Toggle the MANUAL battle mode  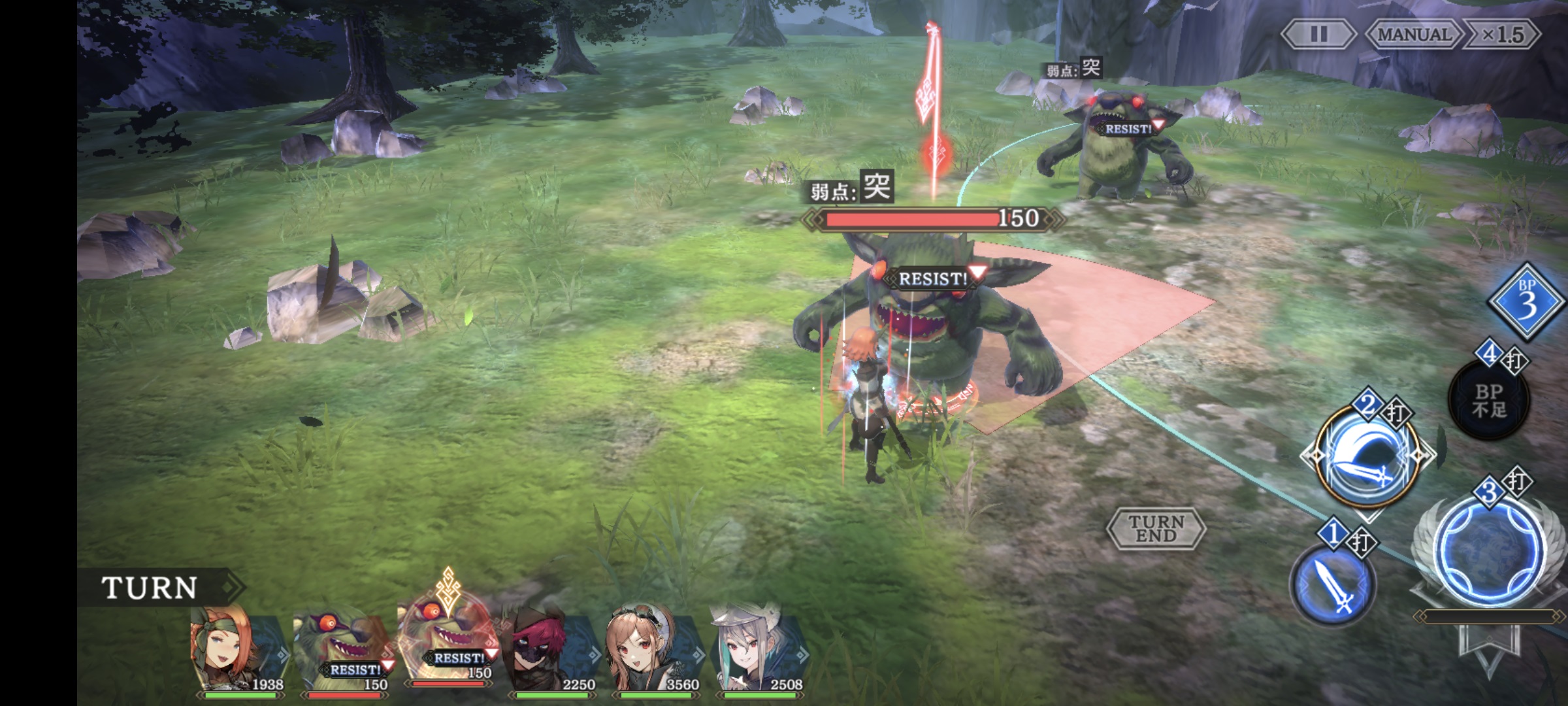(1414, 34)
